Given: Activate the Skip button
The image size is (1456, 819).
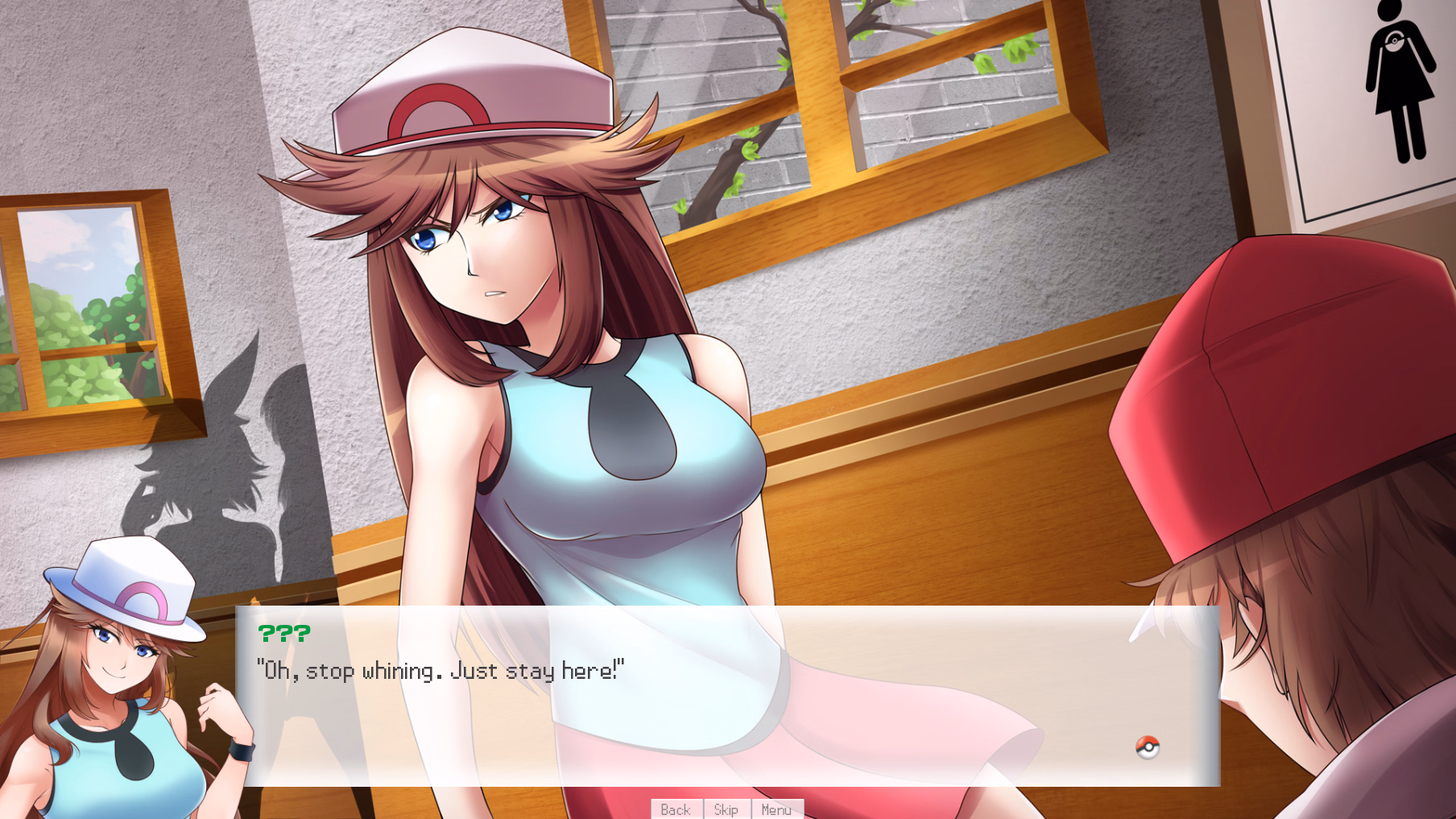Looking at the screenshot, I should click(x=726, y=809).
